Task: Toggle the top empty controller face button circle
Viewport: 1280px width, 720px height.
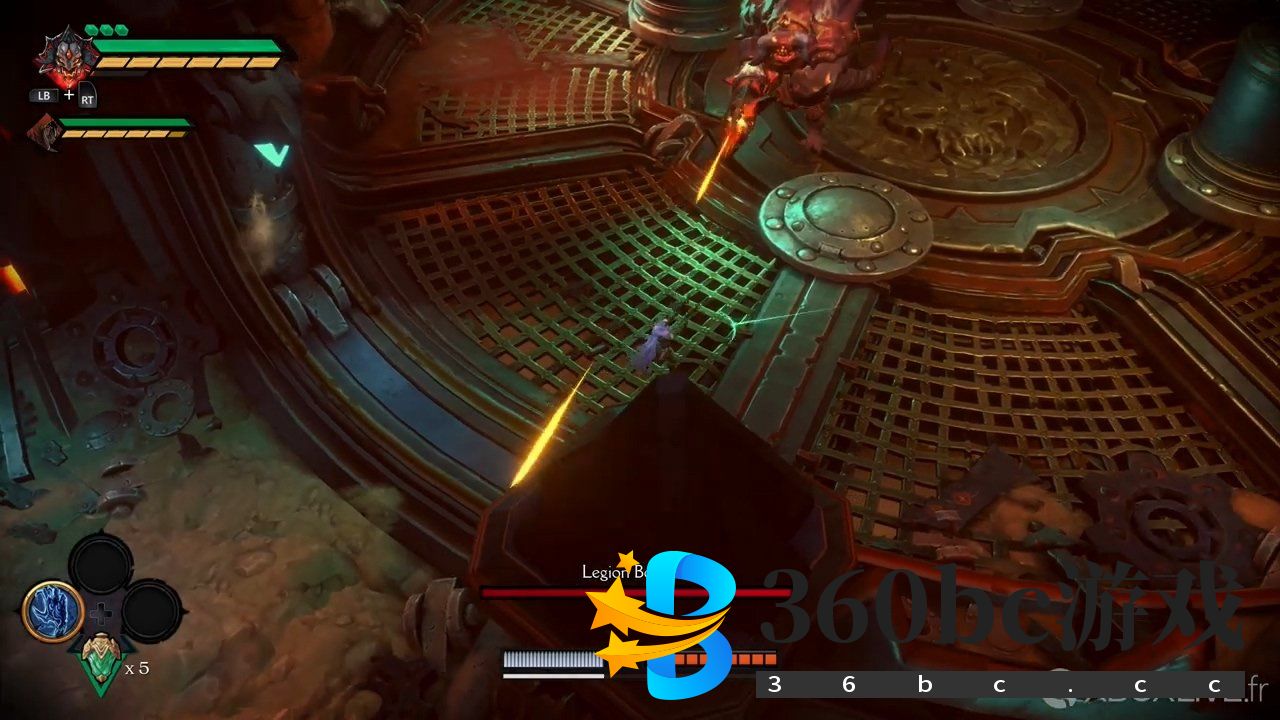Action: pos(100,563)
